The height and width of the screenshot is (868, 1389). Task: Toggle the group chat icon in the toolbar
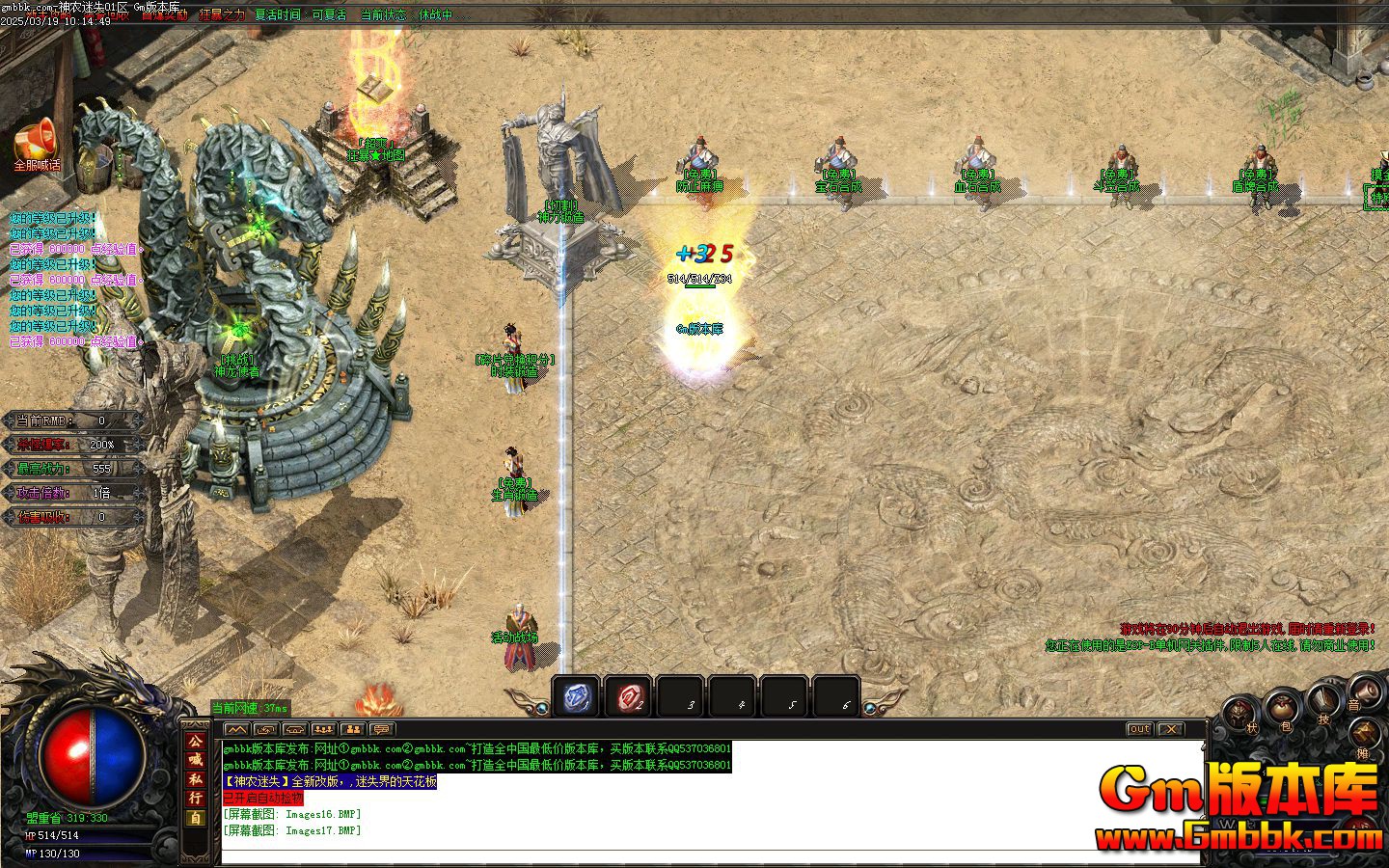click(x=324, y=728)
